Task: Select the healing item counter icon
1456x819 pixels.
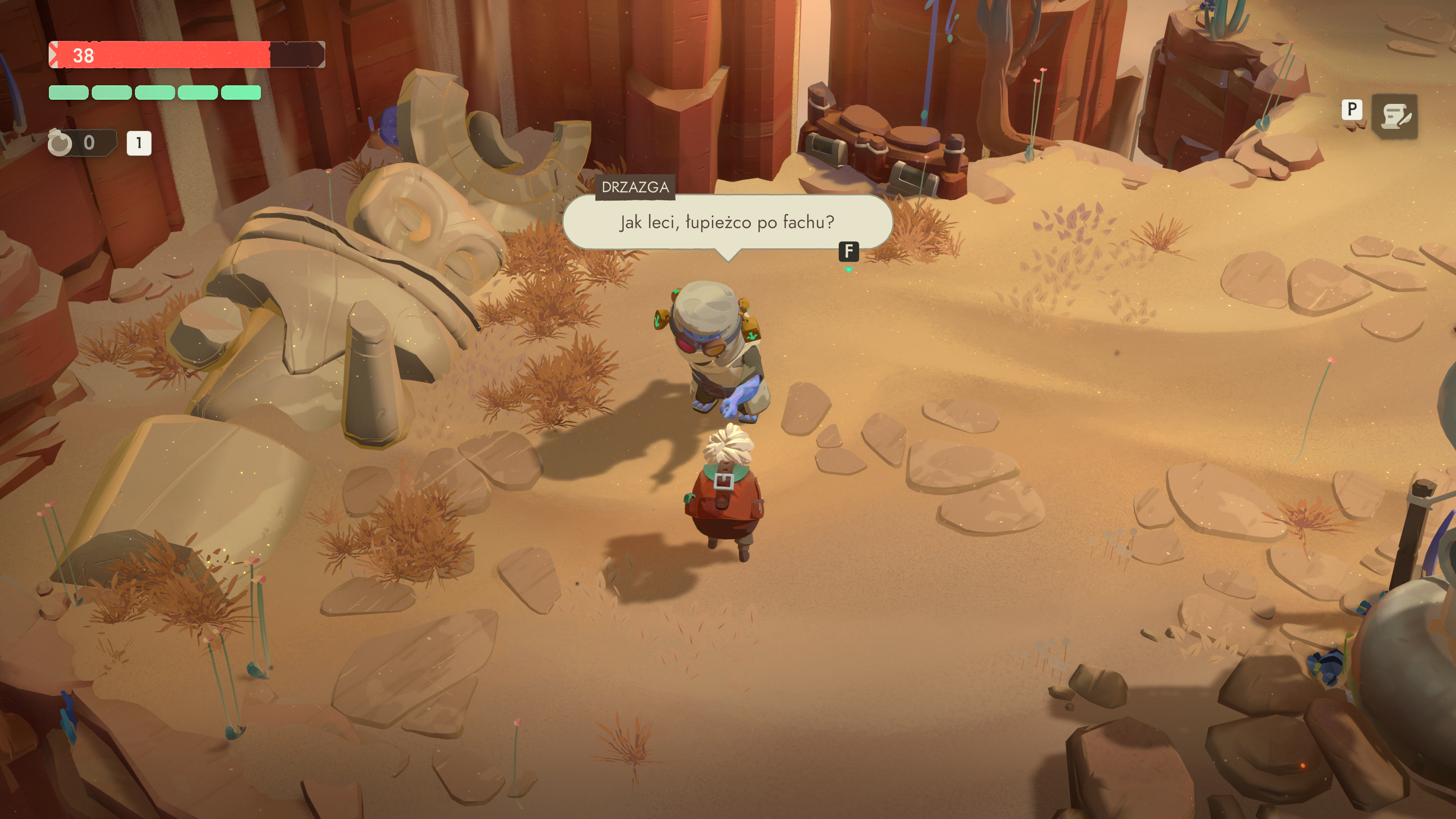Action: tap(61, 143)
